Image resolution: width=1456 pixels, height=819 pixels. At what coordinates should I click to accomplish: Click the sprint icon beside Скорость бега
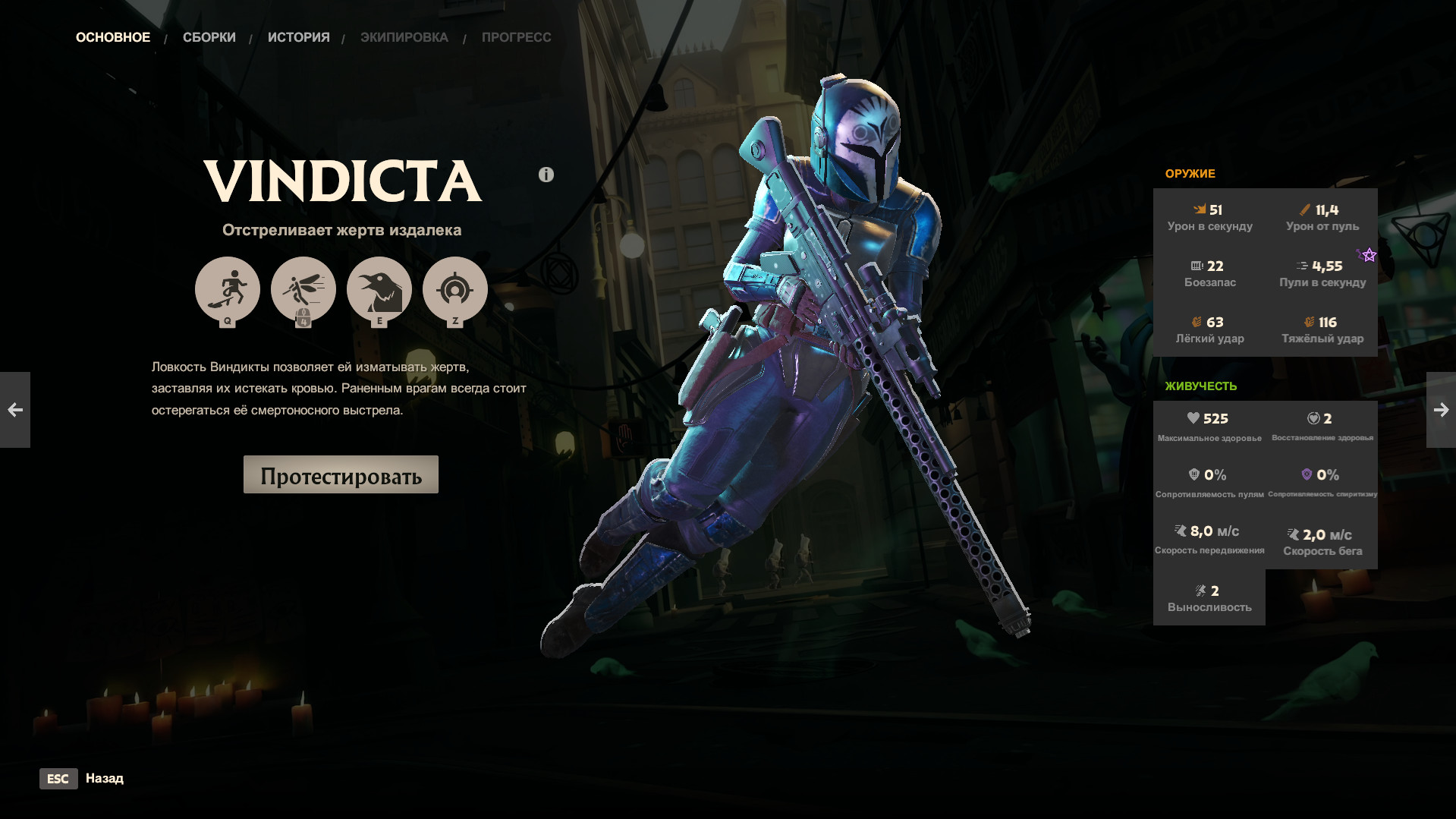click(1292, 534)
